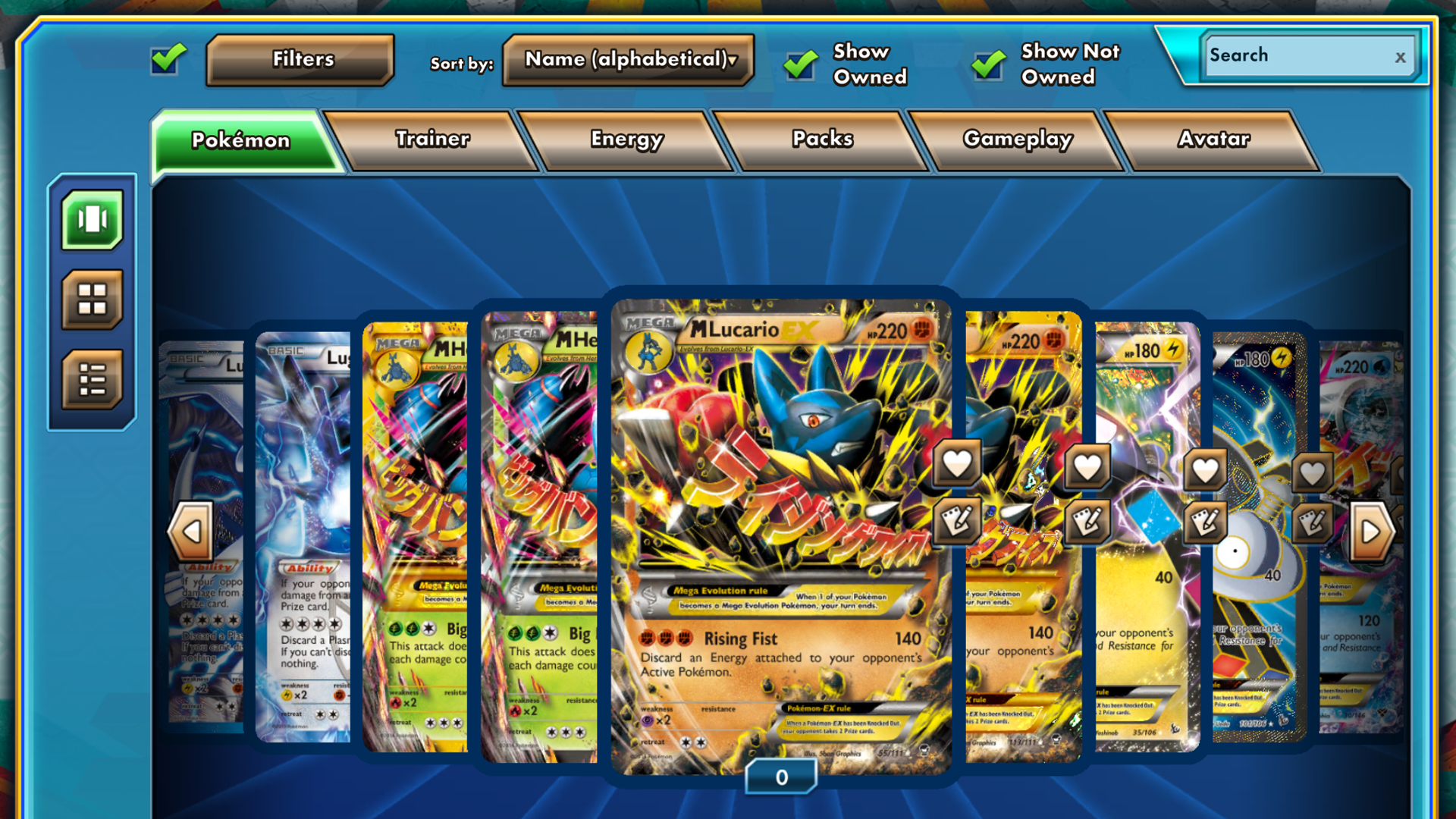Screen dimensions: 1456x819
Task: Switch to grid view of cards
Action: click(x=91, y=299)
